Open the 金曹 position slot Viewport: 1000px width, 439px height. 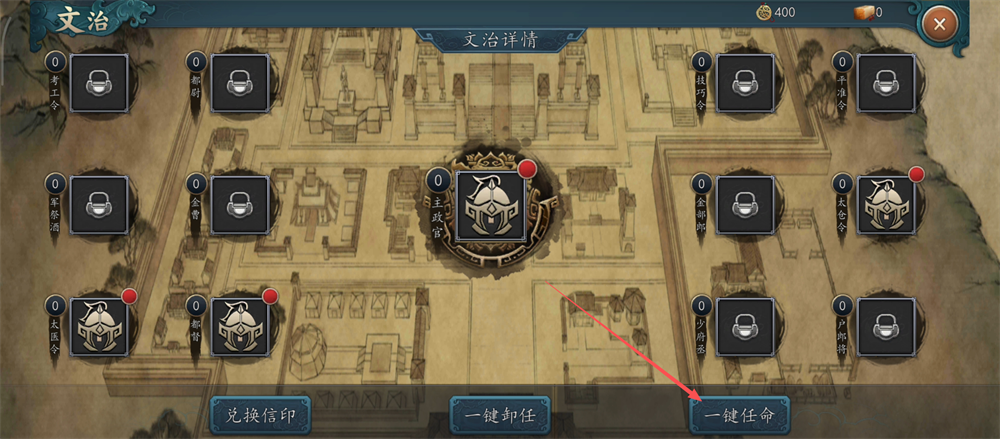click(240, 205)
